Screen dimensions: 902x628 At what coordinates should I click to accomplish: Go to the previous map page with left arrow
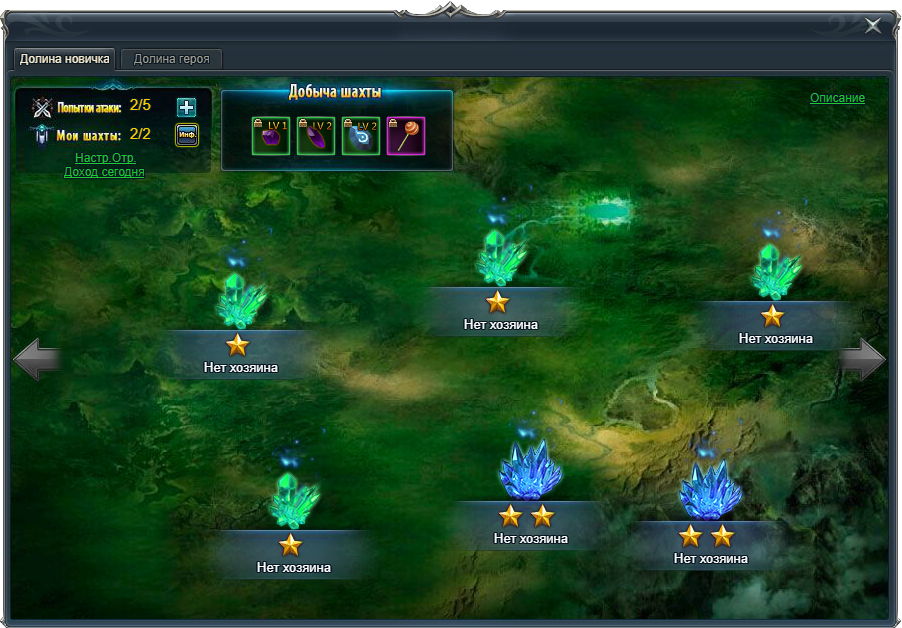point(38,360)
